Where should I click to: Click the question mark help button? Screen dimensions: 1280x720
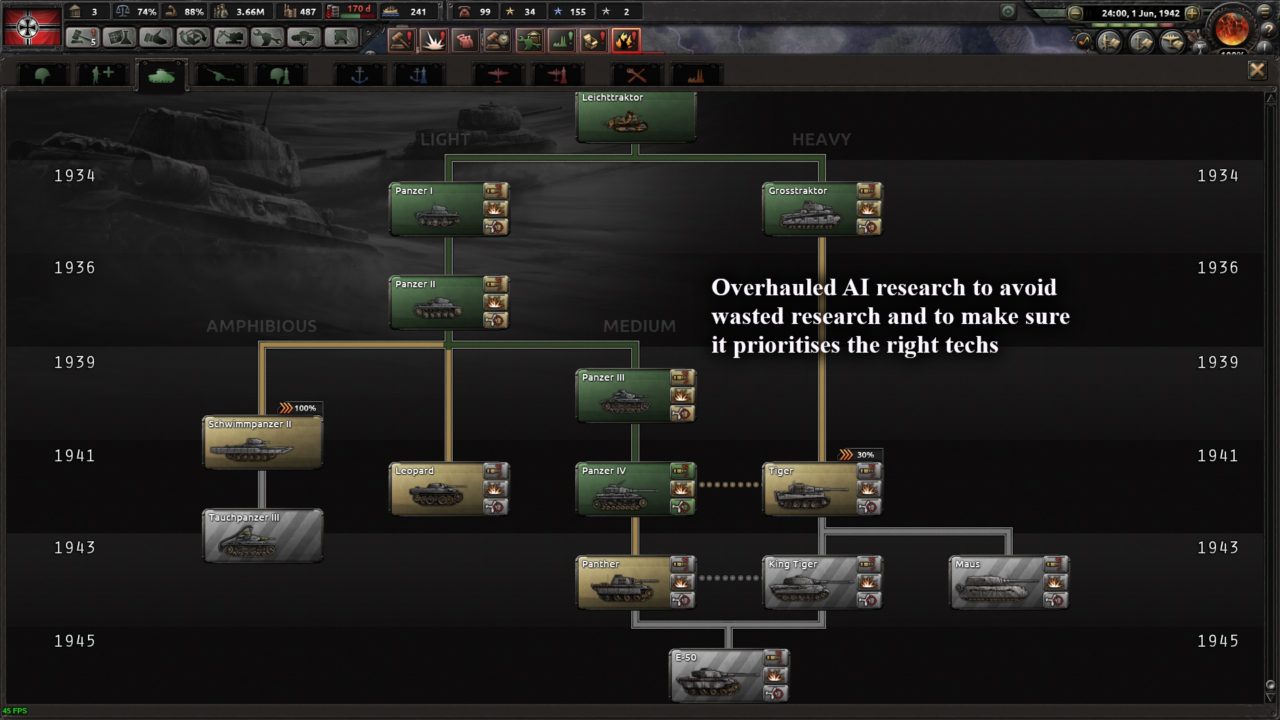[x=1267, y=30]
